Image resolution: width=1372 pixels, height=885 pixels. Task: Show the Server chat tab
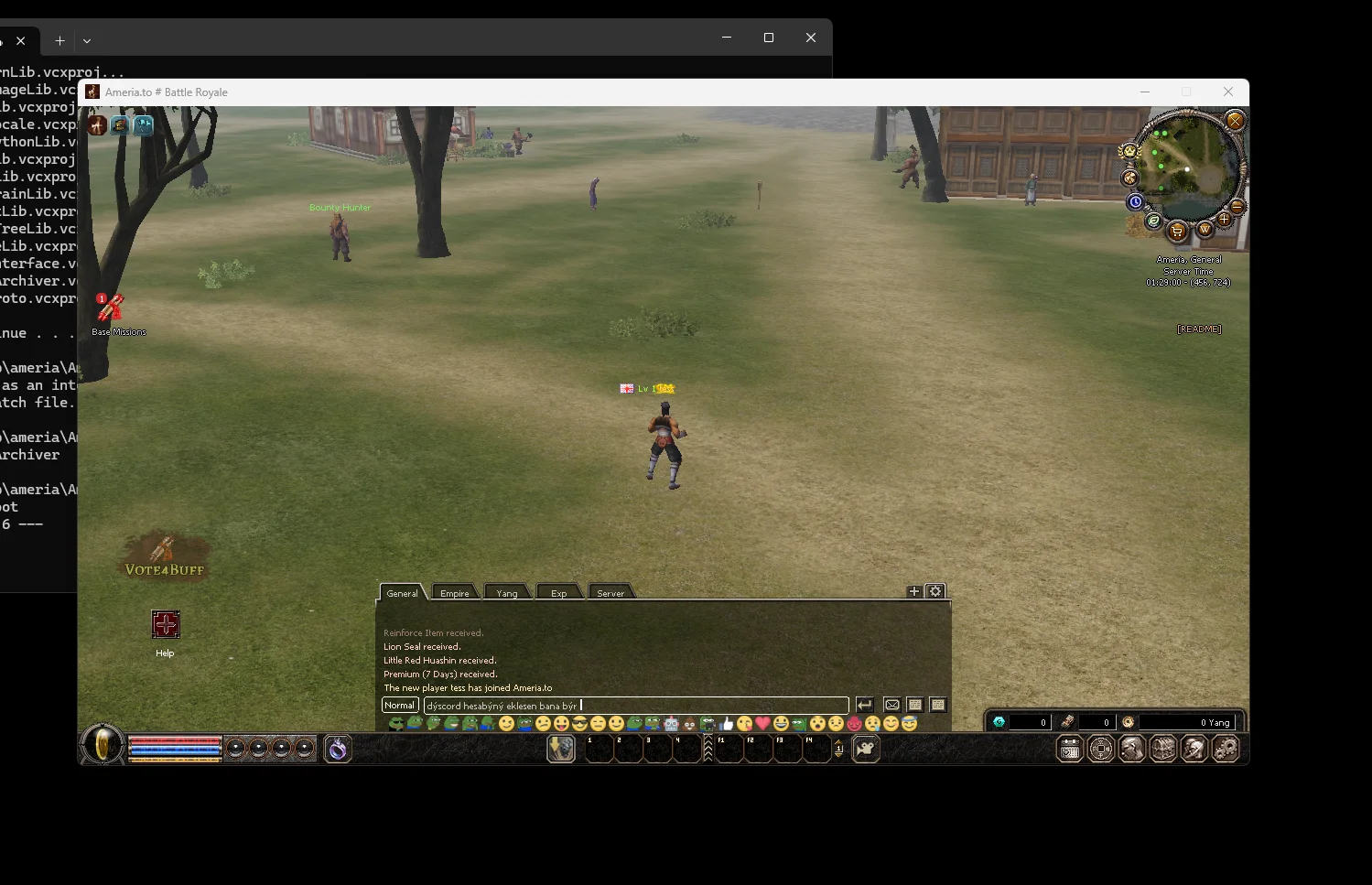[610, 593]
